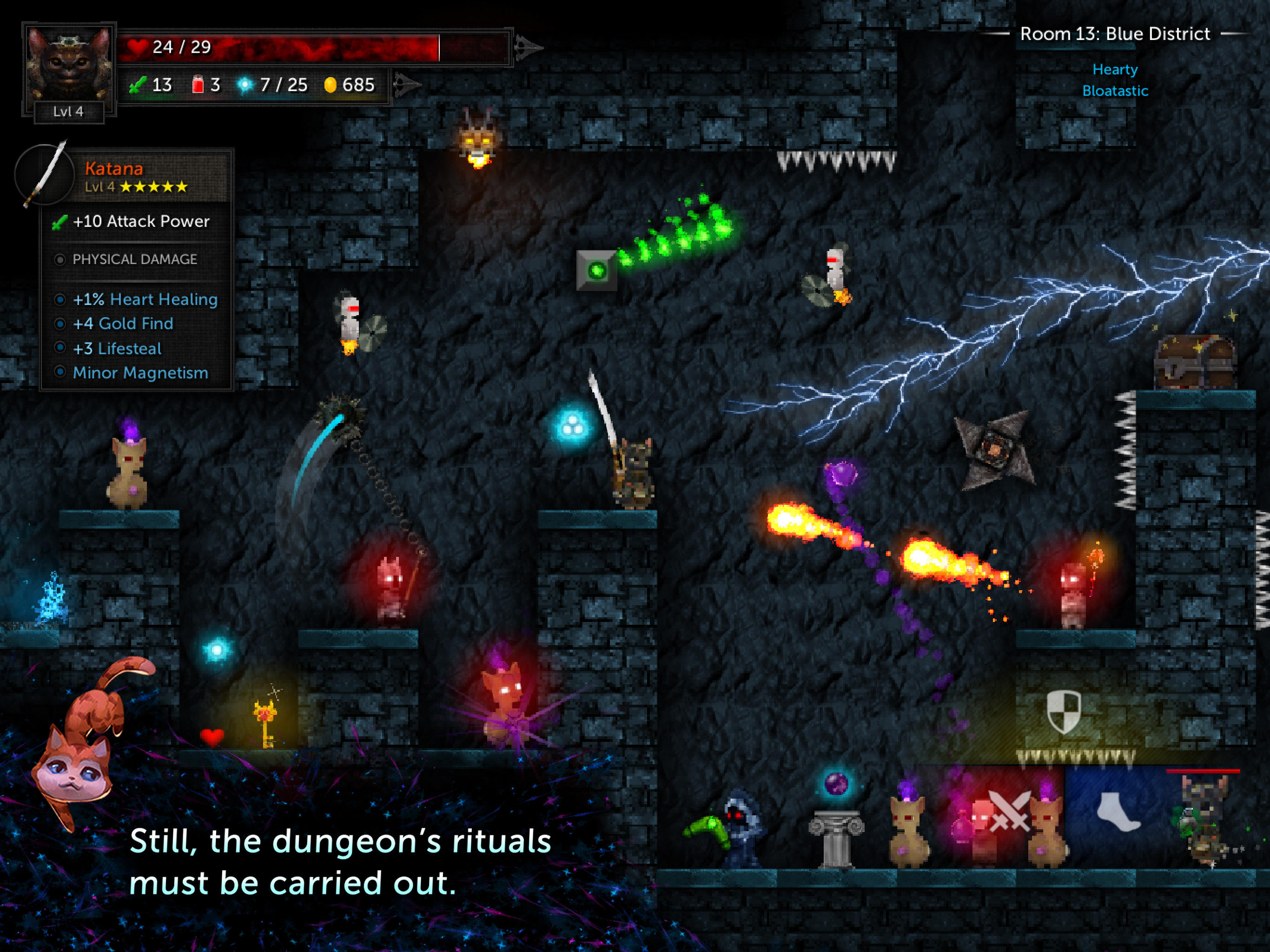This screenshot has width=1270, height=952.
Task: Show the Hearty room modifier
Action: [1114, 69]
